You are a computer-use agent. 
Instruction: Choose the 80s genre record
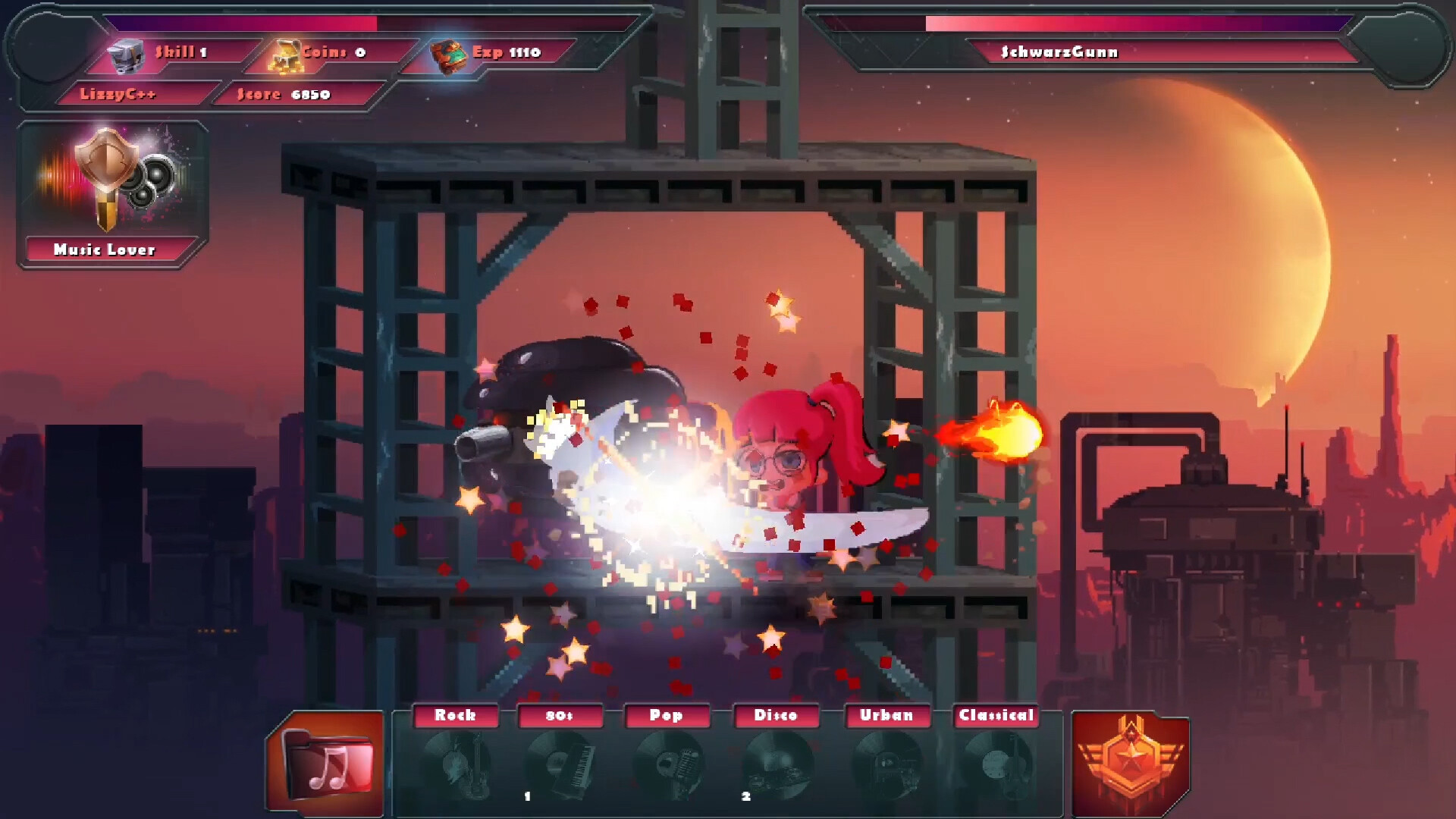point(560,762)
